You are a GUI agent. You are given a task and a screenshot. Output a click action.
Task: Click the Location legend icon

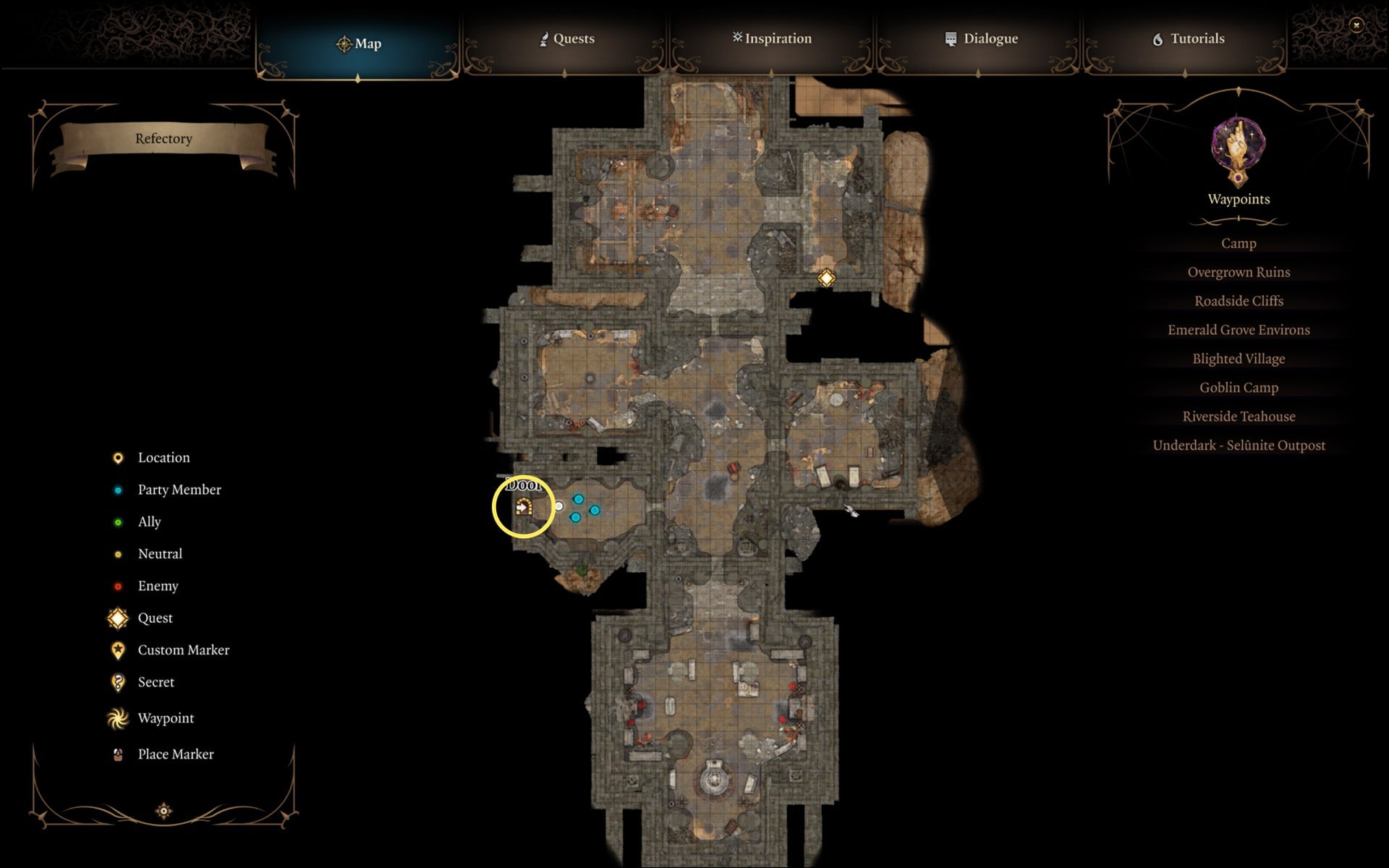pos(117,457)
